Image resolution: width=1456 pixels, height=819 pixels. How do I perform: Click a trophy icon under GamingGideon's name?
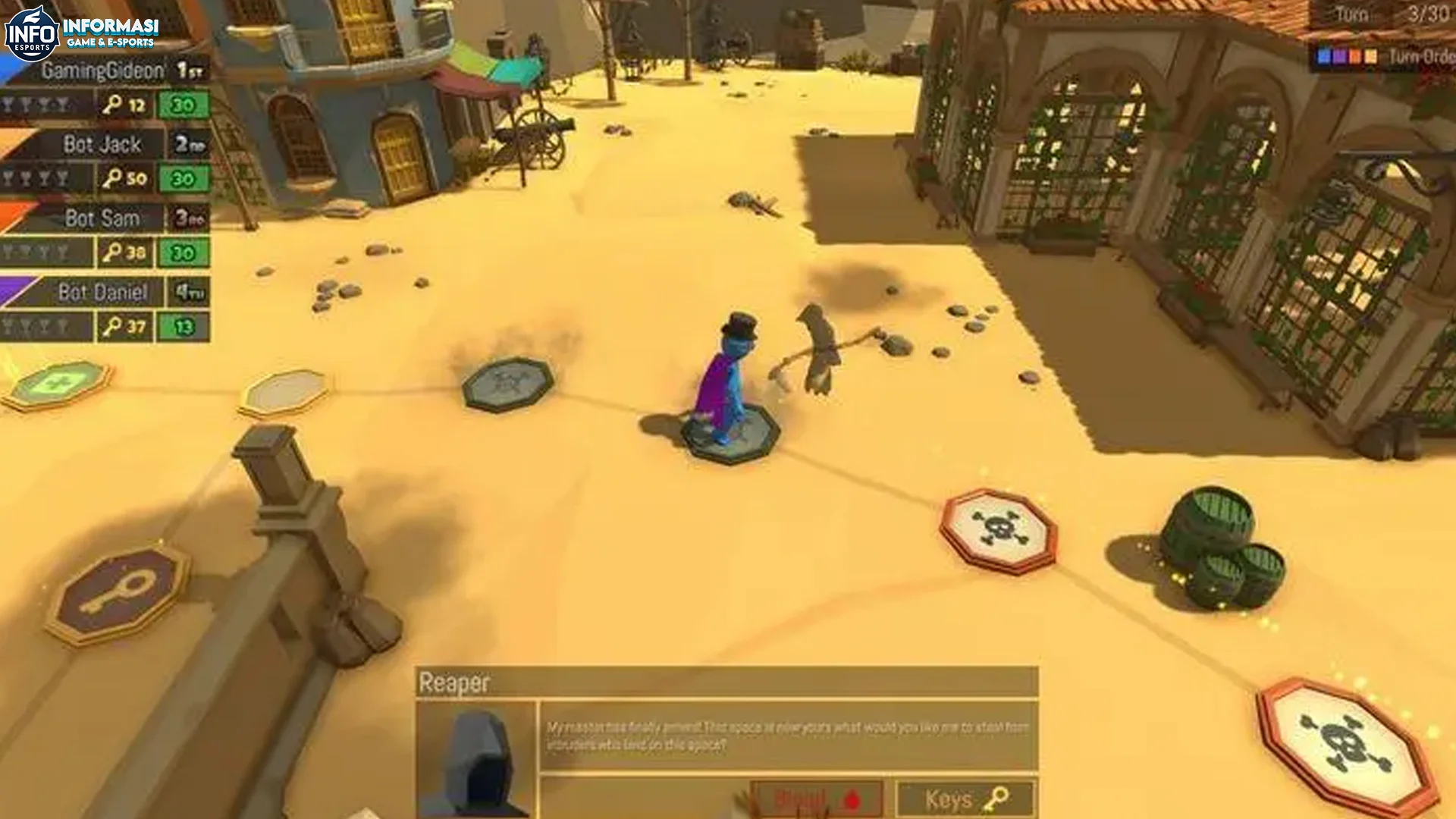click(25, 105)
